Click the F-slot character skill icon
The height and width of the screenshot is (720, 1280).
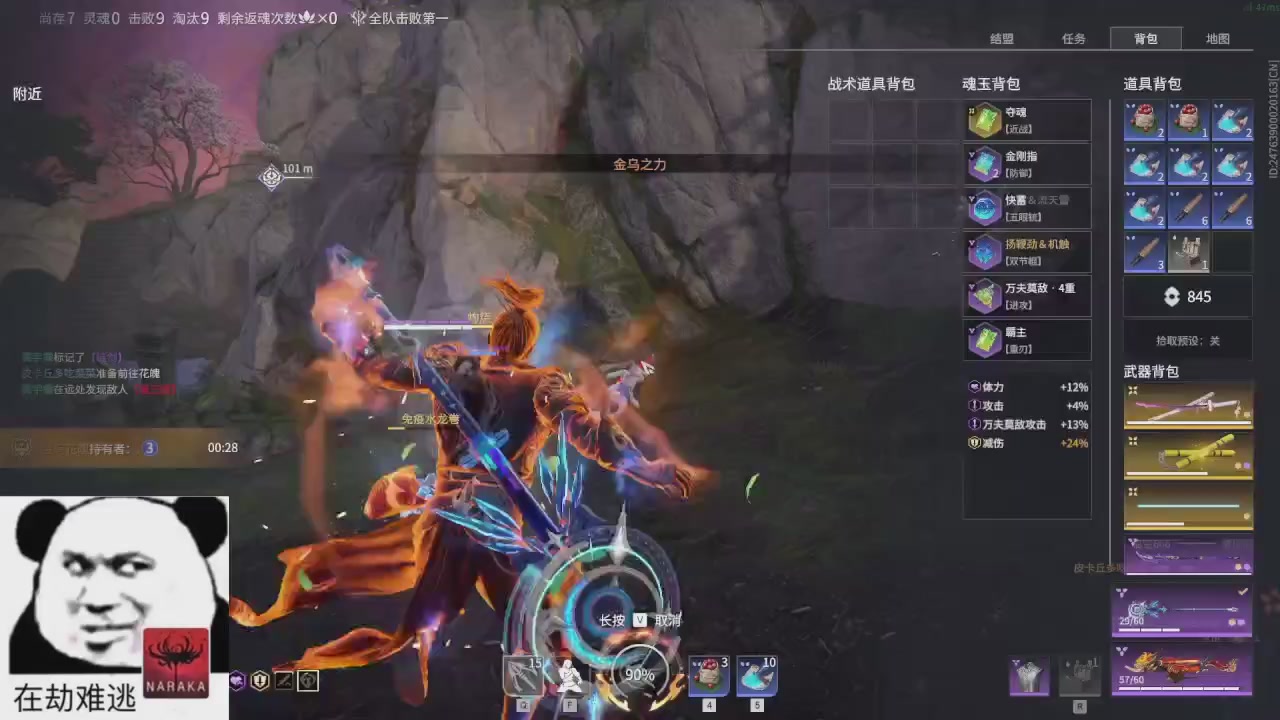(x=568, y=675)
